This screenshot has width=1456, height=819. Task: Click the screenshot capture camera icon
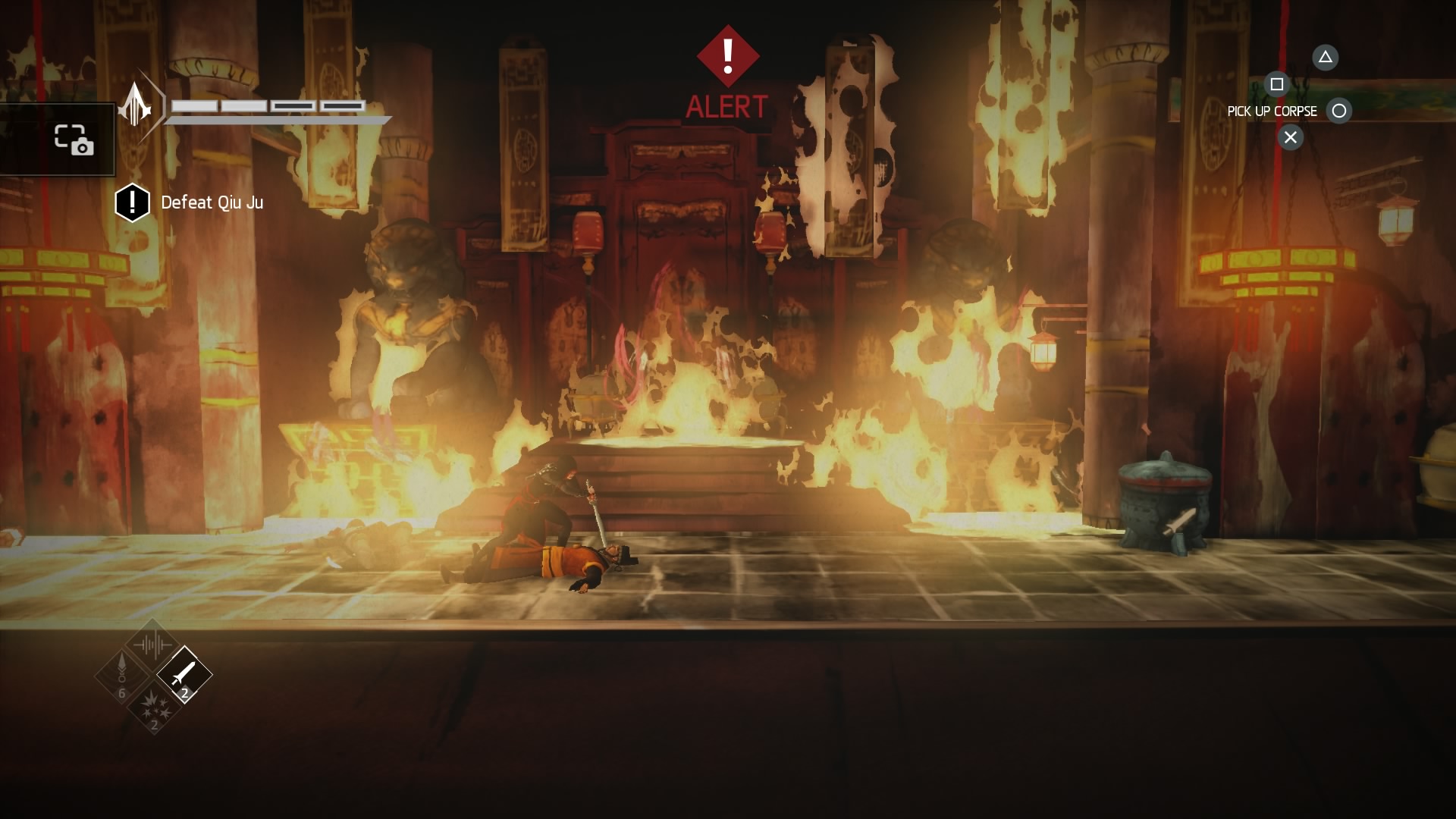point(74,140)
